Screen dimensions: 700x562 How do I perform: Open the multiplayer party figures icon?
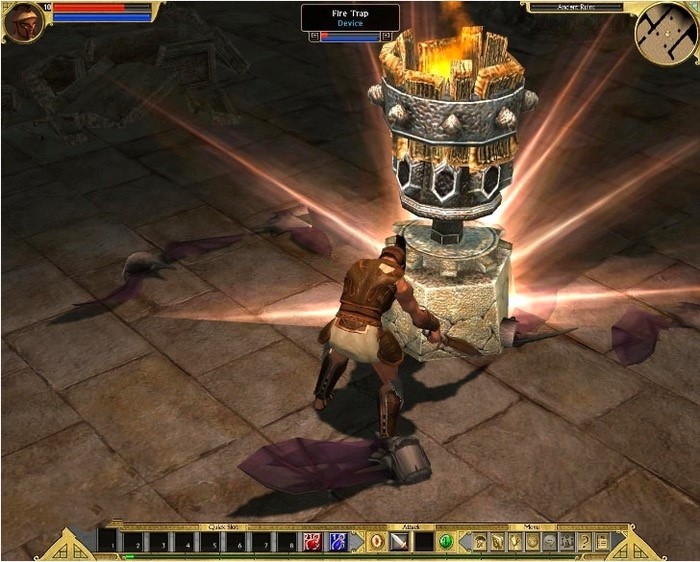pyautogui.click(x=567, y=541)
